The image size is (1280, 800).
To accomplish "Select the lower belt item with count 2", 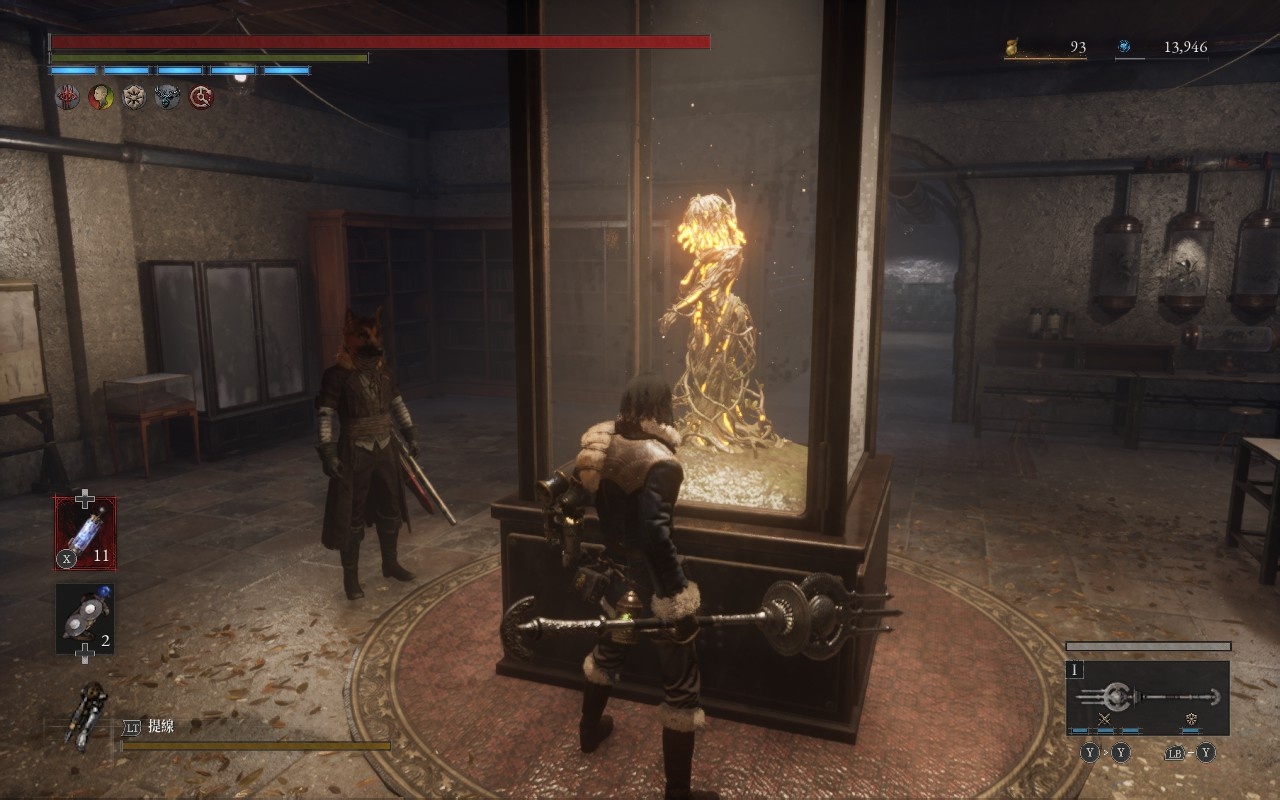I will [85, 619].
